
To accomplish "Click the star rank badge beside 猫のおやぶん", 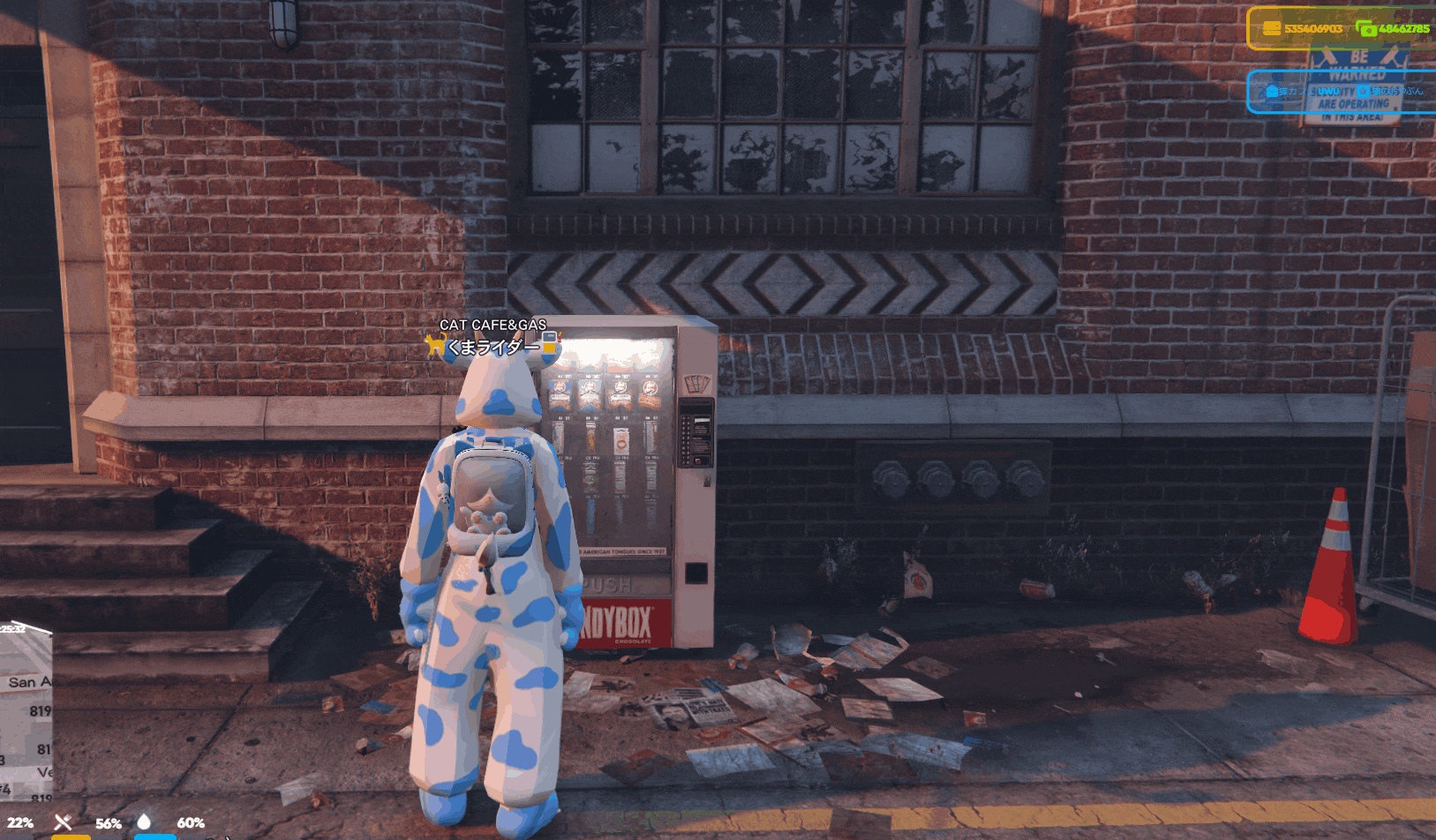I will (1363, 93).
